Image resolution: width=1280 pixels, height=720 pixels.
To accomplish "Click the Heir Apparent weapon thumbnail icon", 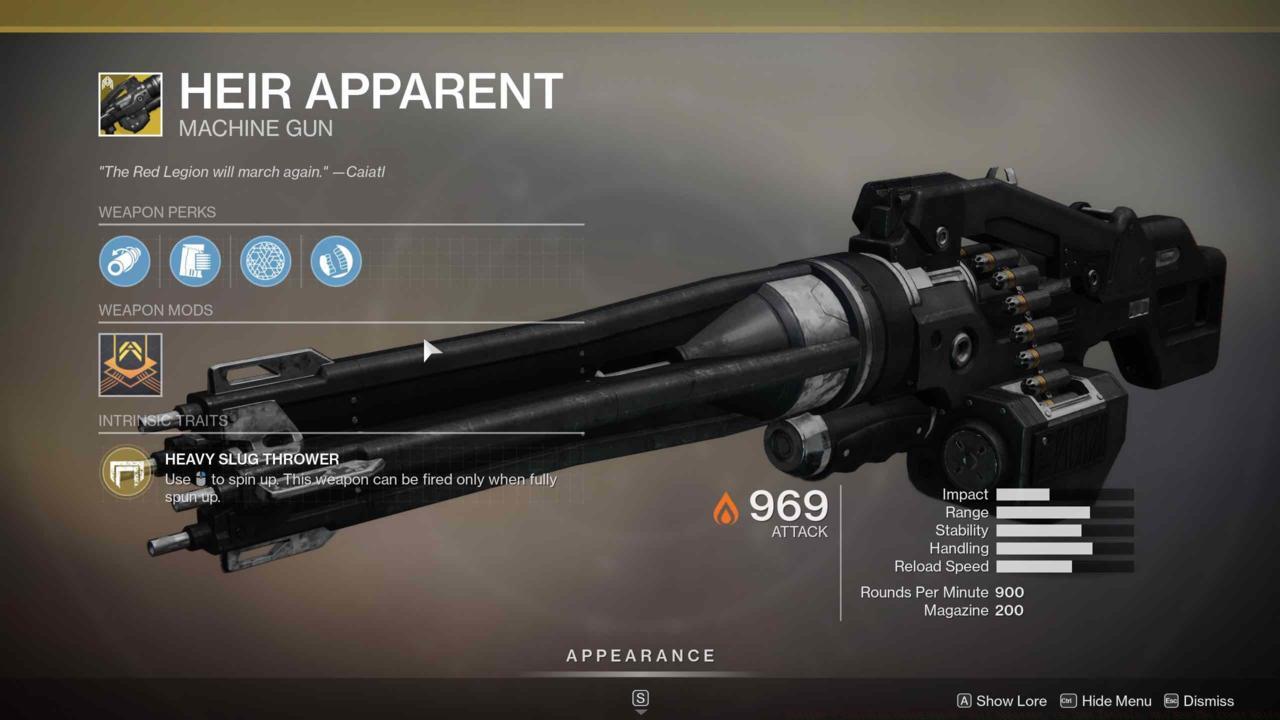I will (x=131, y=103).
